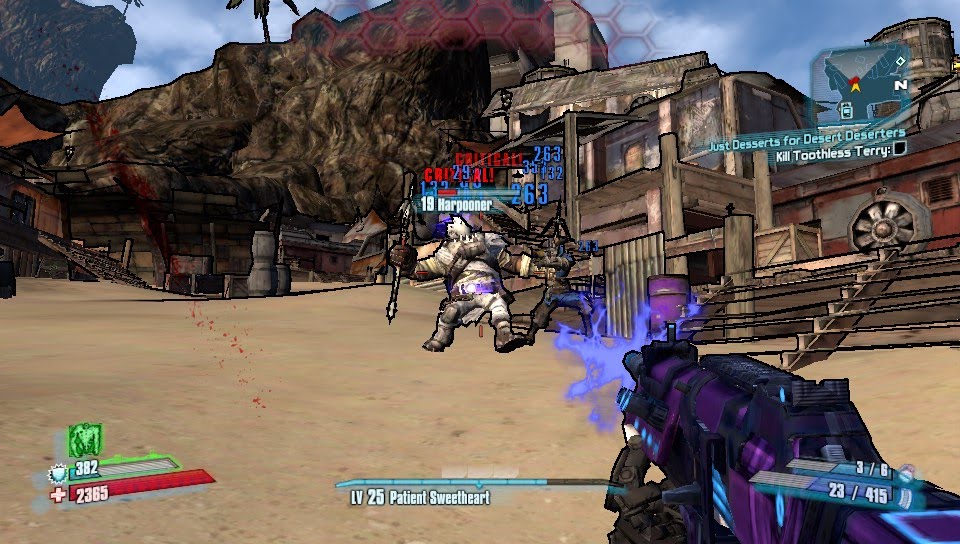Click the Kill Toothless Terry objective checkbox

(900, 149)
